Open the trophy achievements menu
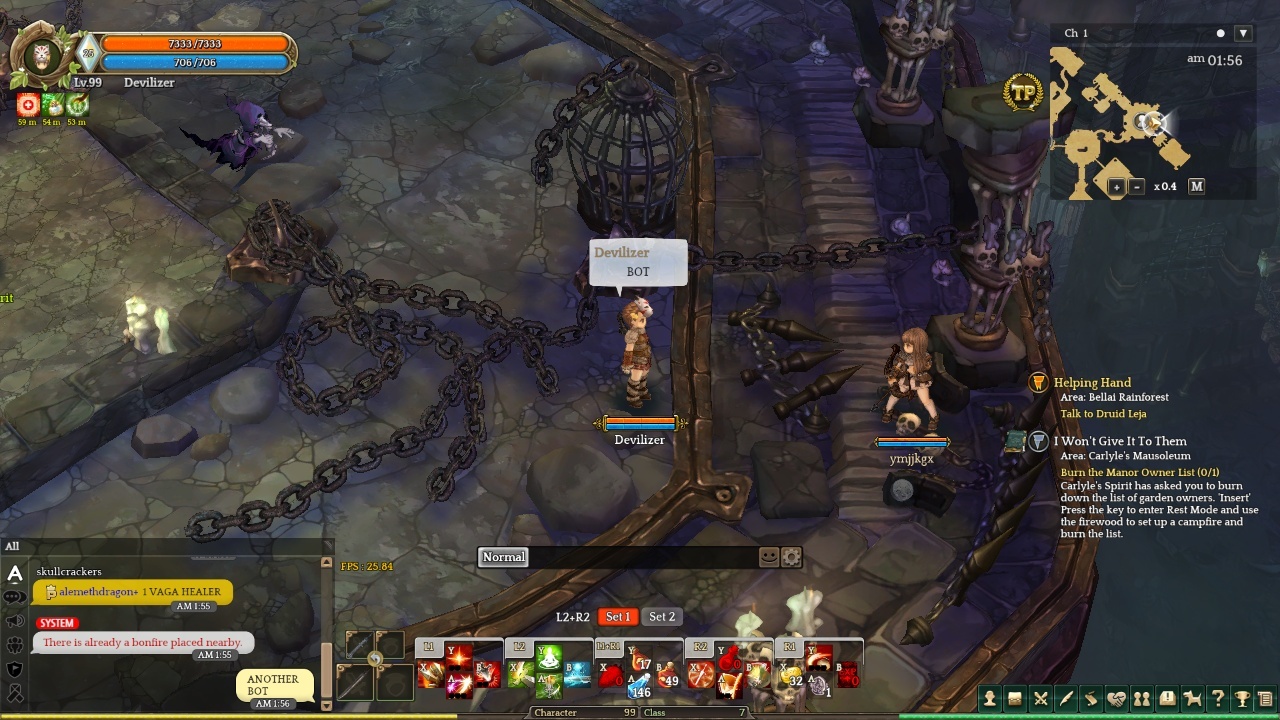The height and width of the screenshot is (720, 1280). coord(1242,699)
